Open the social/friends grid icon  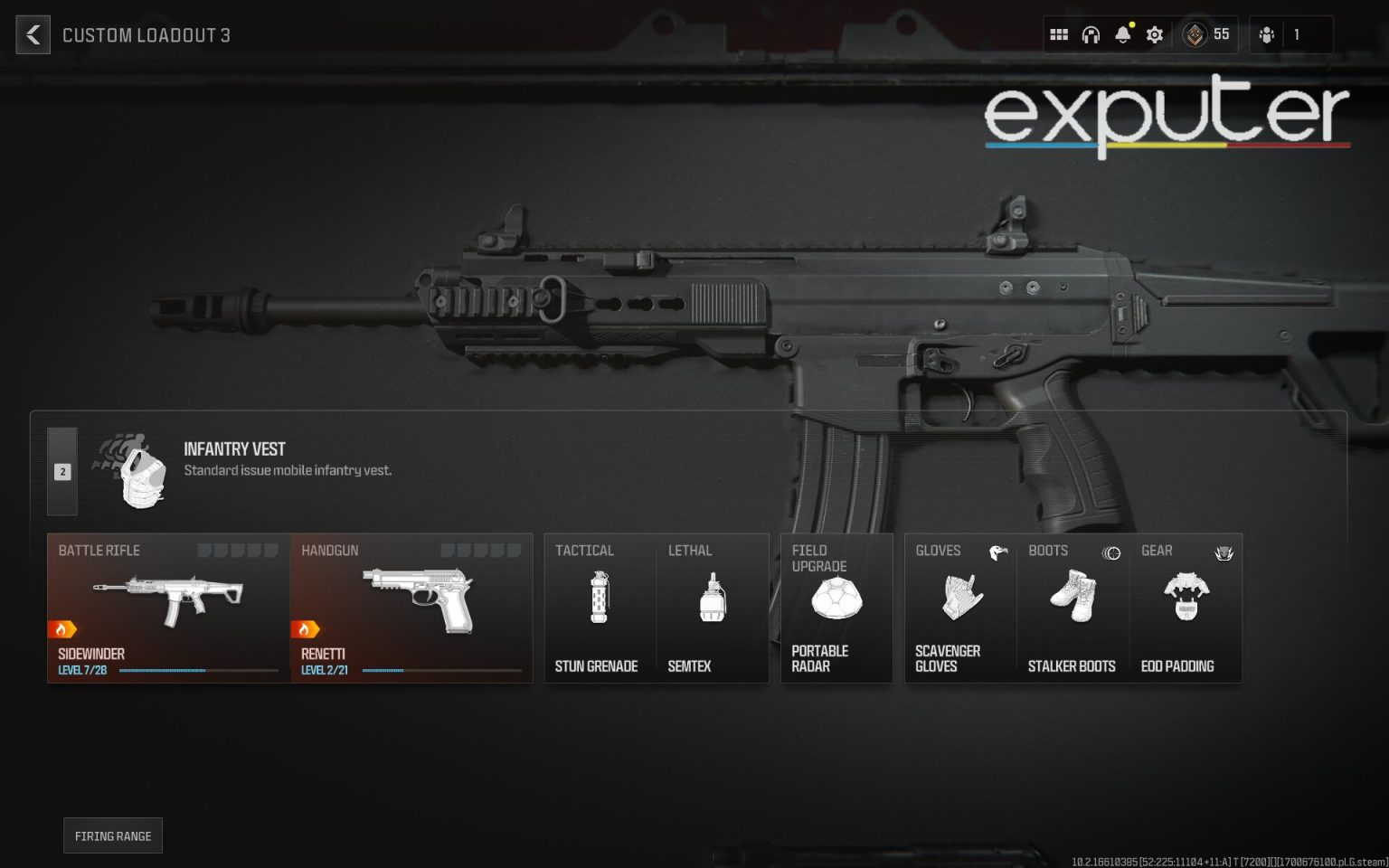[1059, 34]
